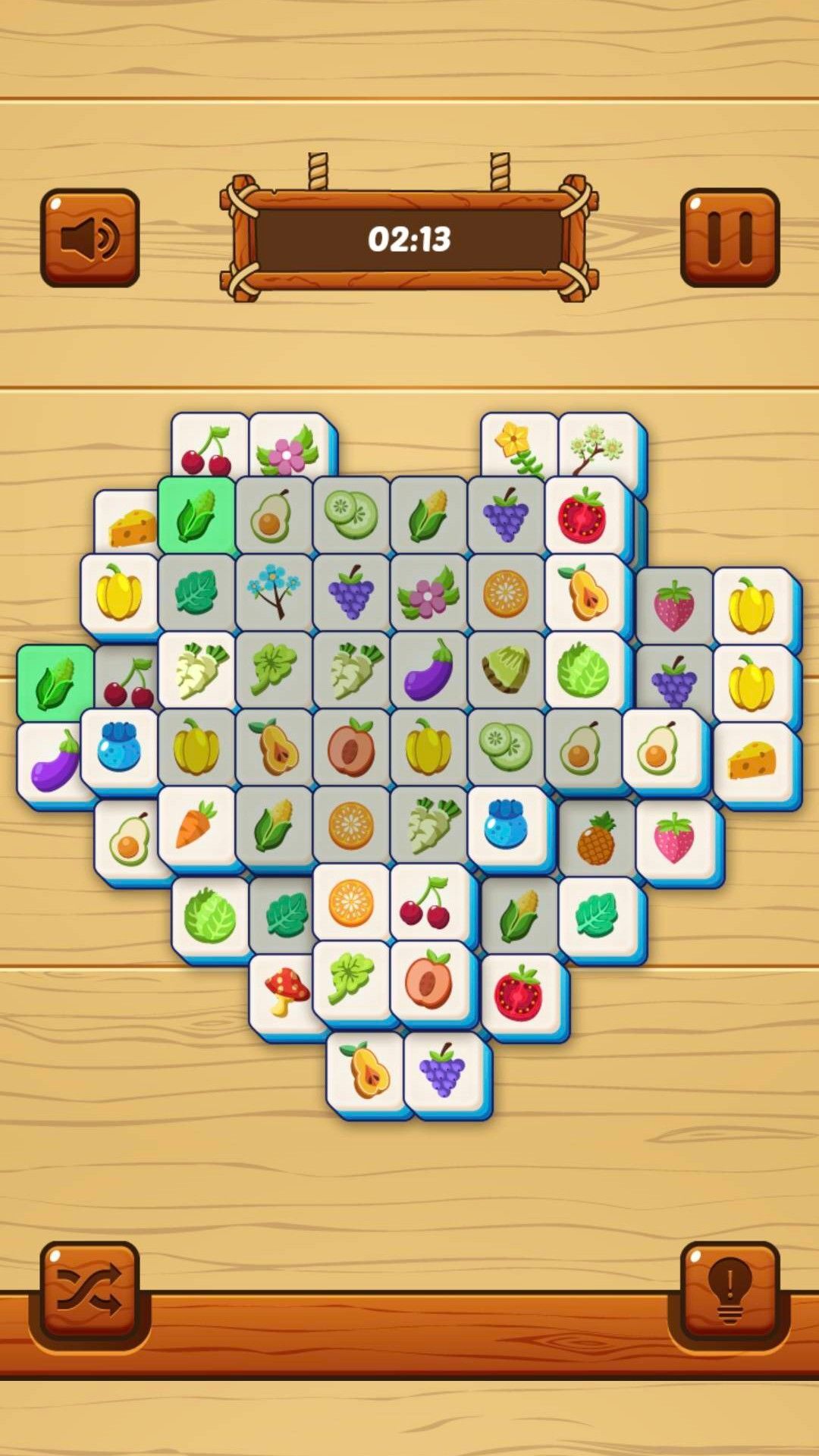
Task: Pause the game
Action: coord(730,237)
